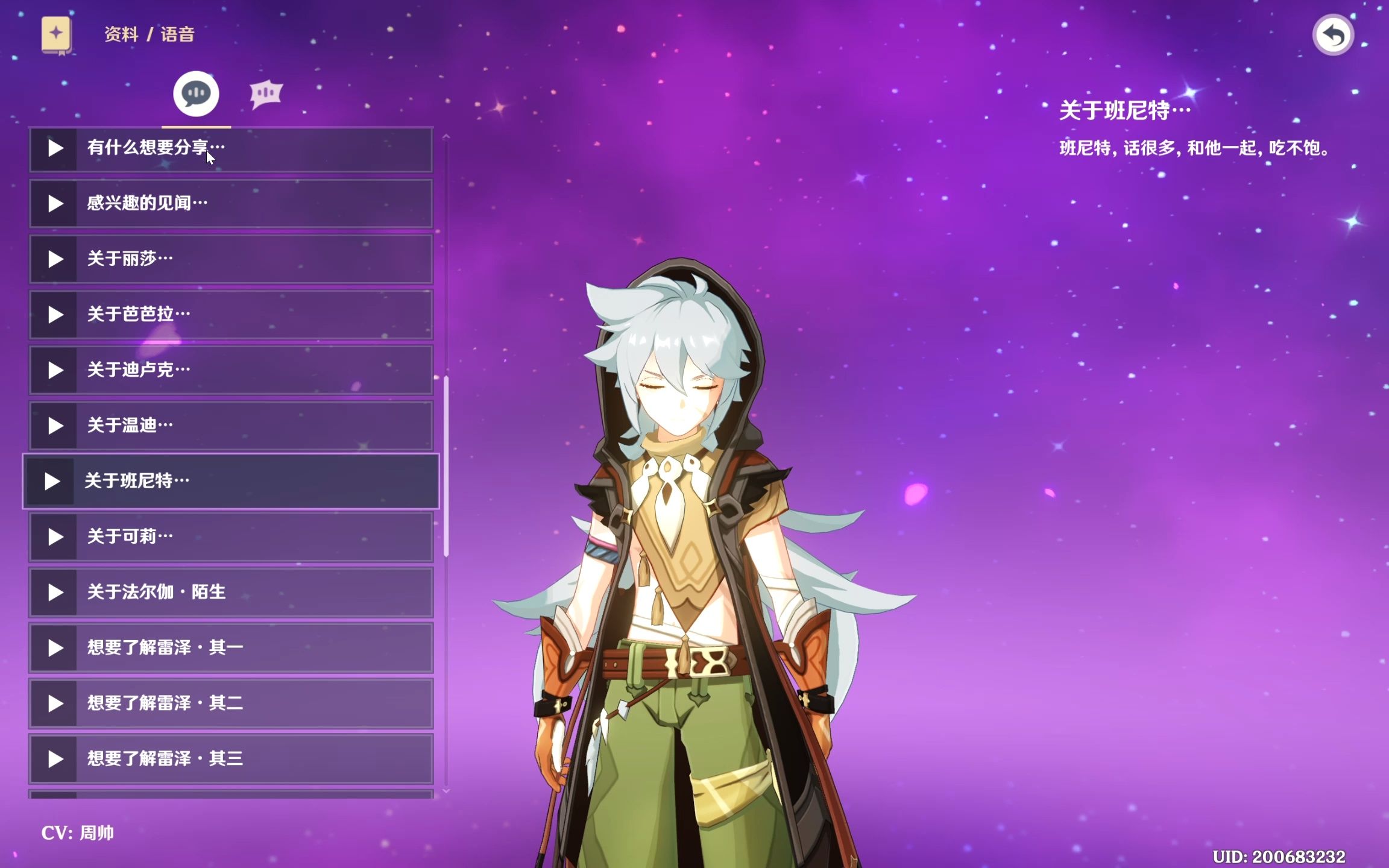Image resolution: width=1389 pixels, height=868 pixels.
Task: Click the back arrow button
Action: point(1333,36)
